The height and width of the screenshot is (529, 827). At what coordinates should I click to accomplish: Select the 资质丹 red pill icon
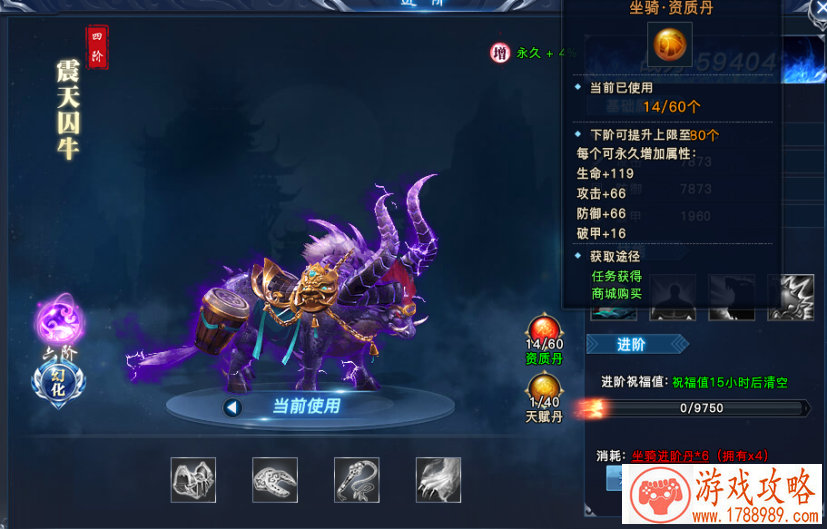click(545, 328)
